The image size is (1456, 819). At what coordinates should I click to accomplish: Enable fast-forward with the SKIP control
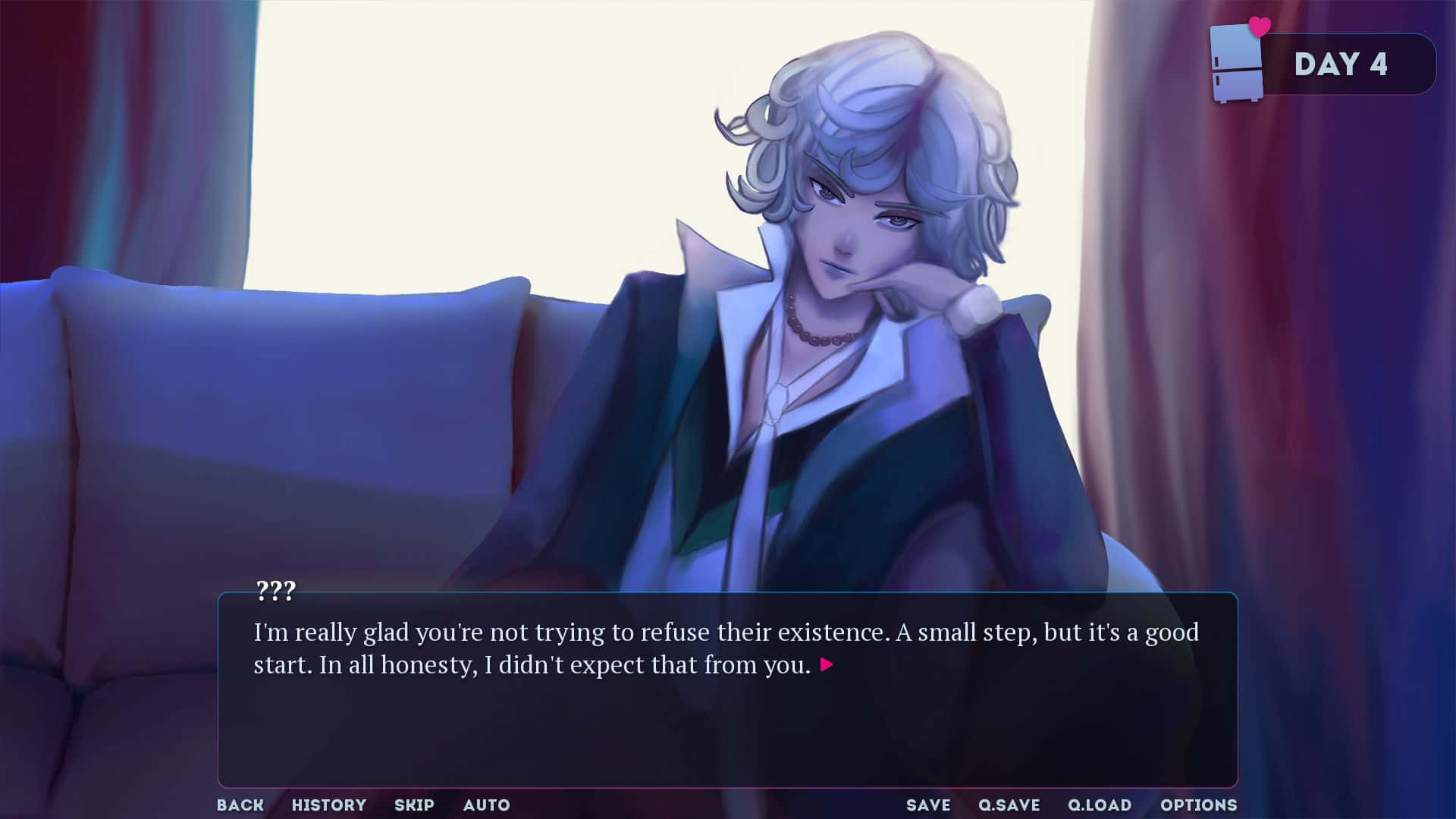[x=414, y=805]
